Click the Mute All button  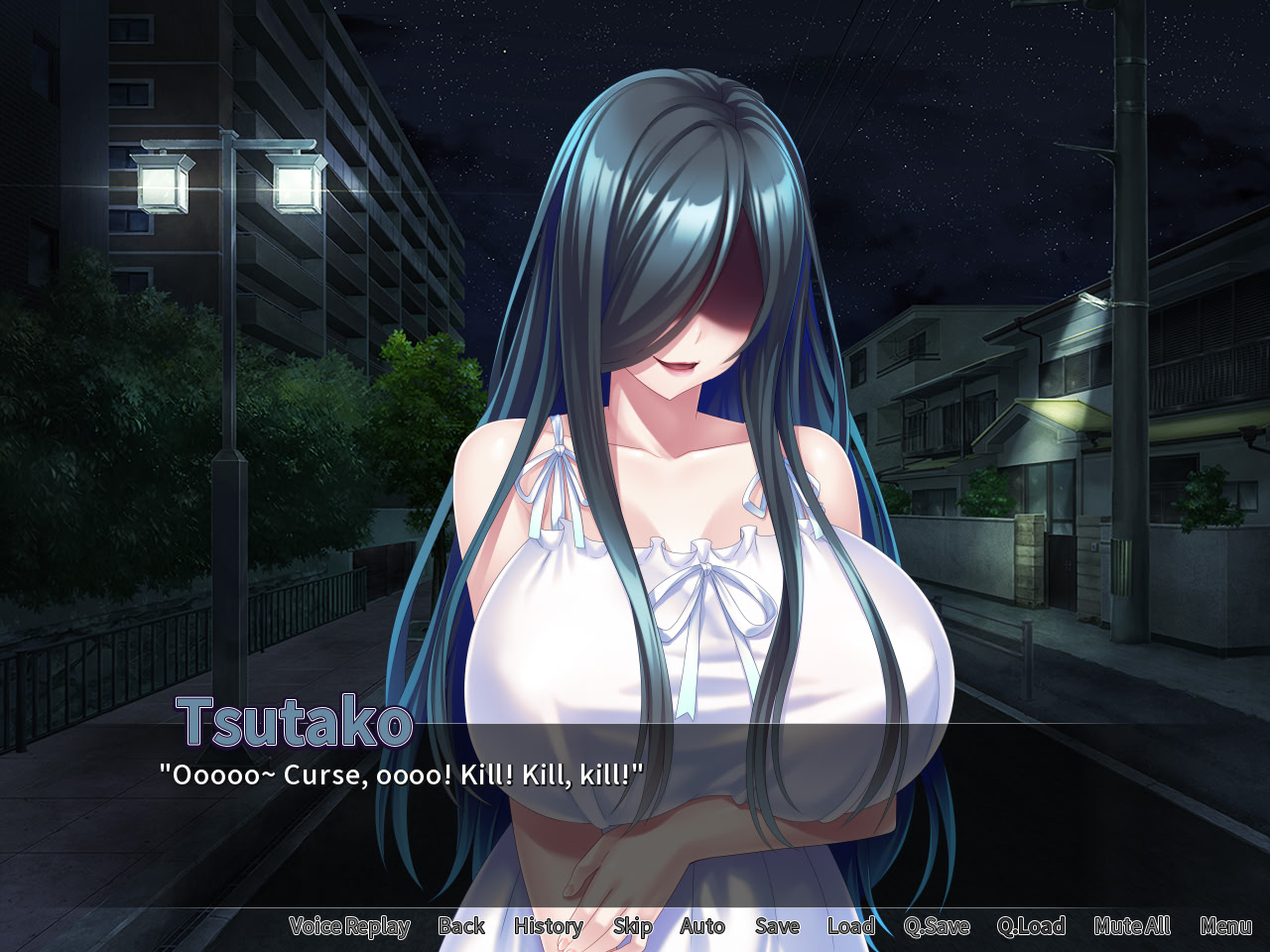pos(1132,926)
